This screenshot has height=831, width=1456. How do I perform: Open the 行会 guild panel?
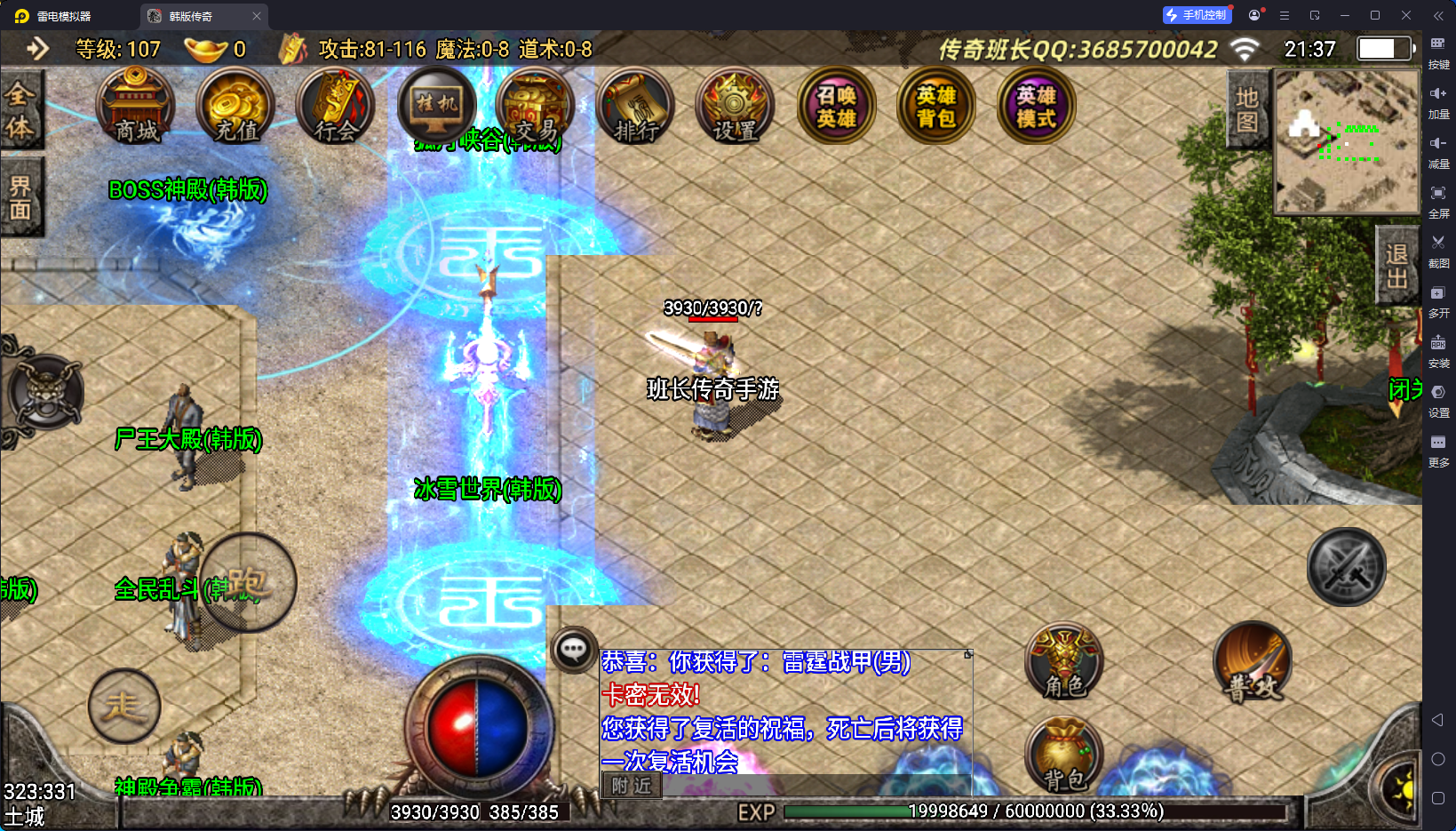(336, 107)
